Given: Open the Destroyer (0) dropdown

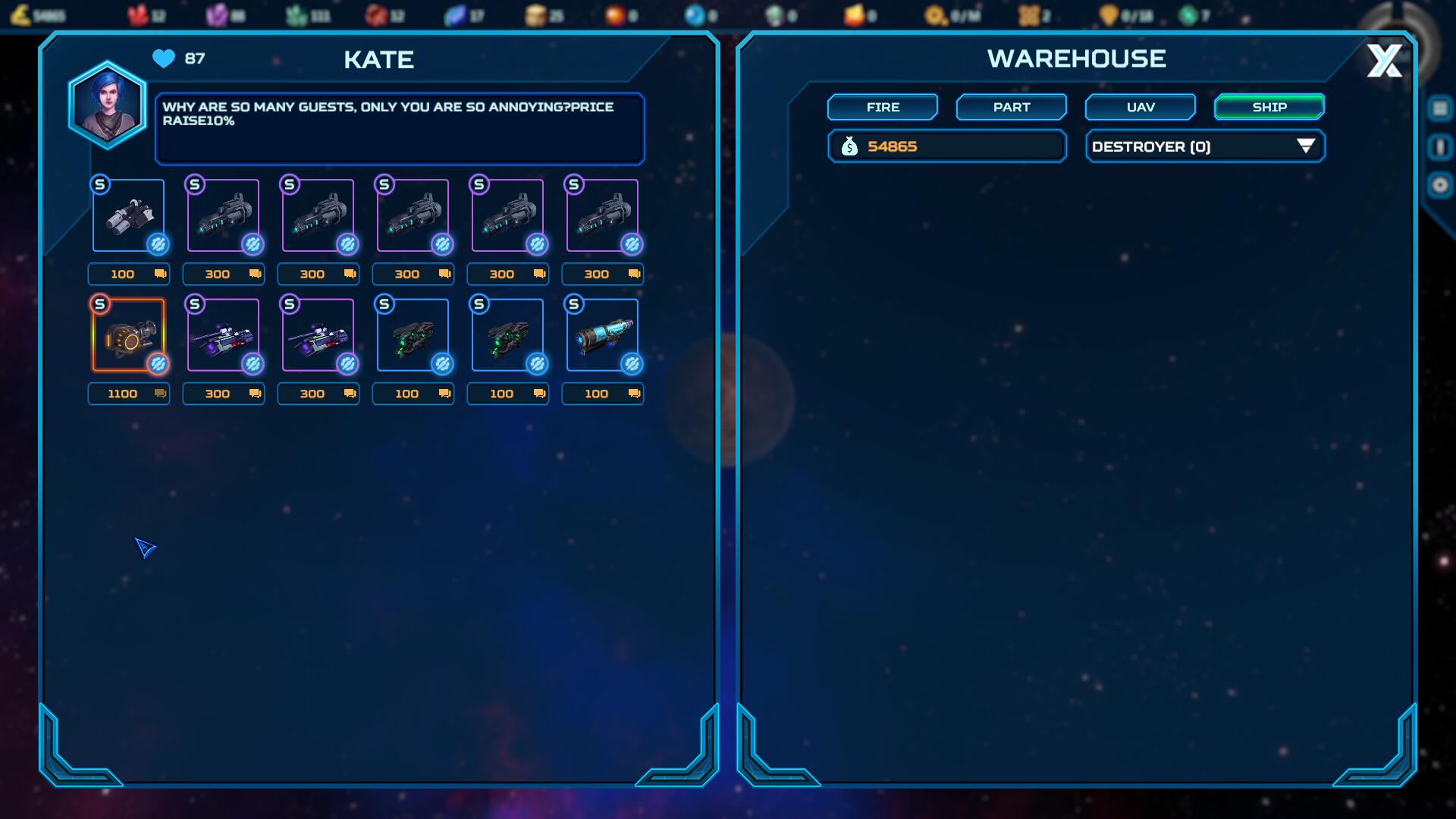Looking at the screenshot, I should click(x=1204, y=146).
